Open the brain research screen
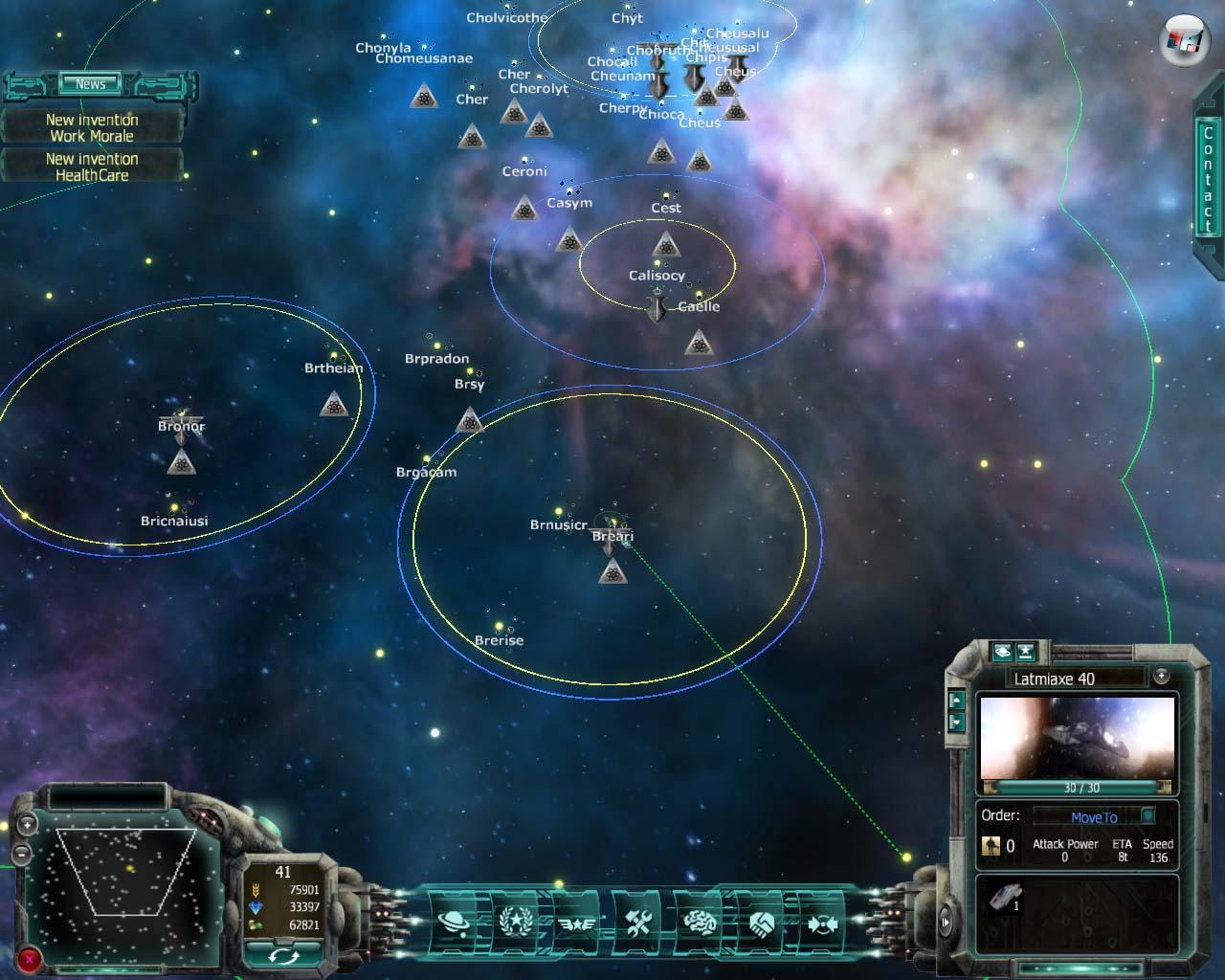1225x980 pixels. tap(700, 923)
